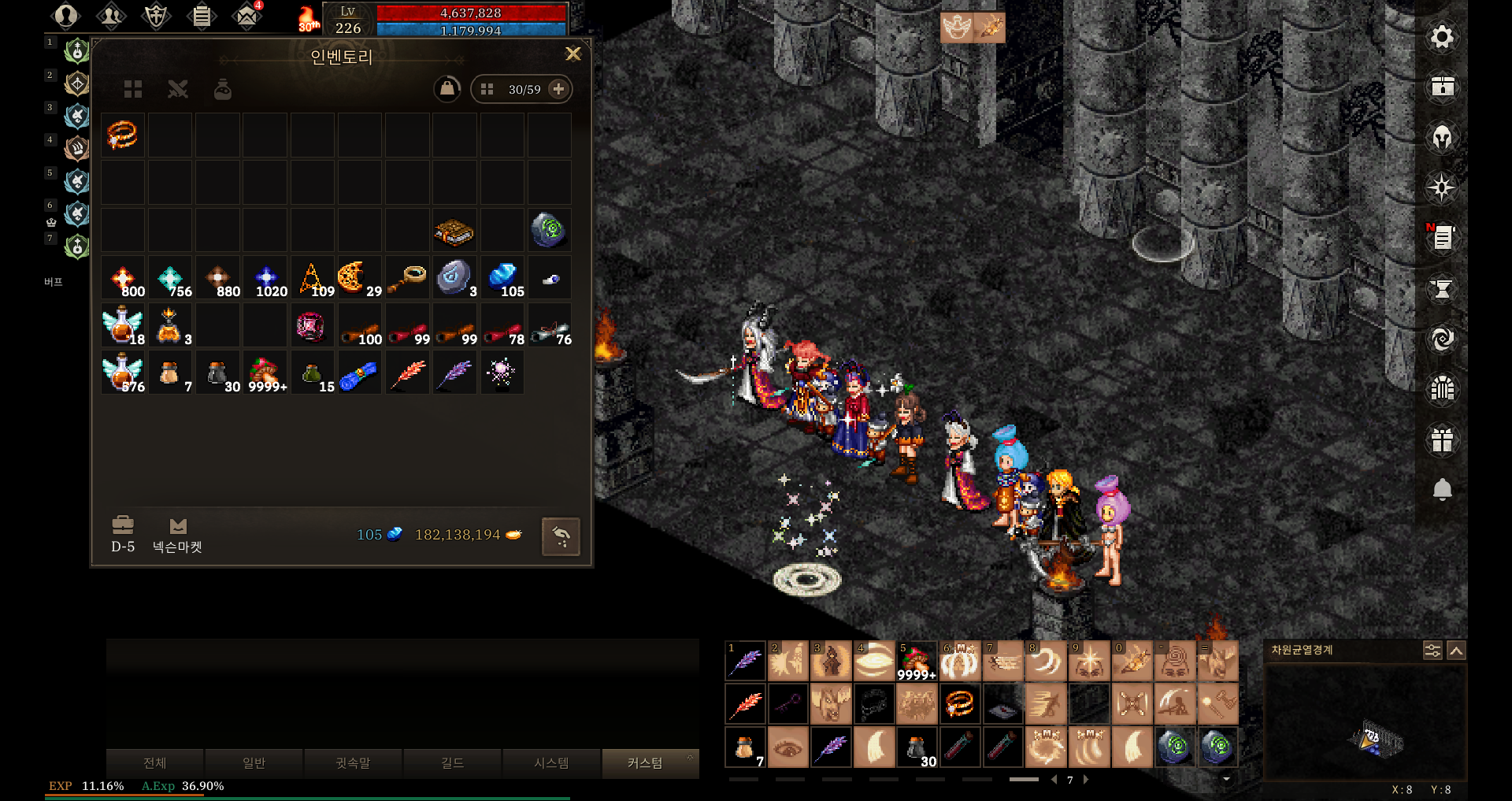
Task: Click the stack of 1020 blue crystals
Action: 266,279
